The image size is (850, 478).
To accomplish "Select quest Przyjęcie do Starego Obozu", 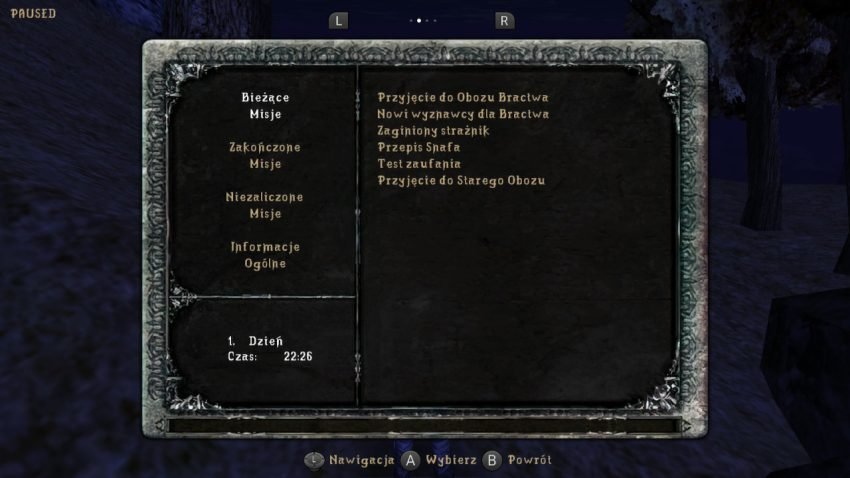I will tap(461, 181).
